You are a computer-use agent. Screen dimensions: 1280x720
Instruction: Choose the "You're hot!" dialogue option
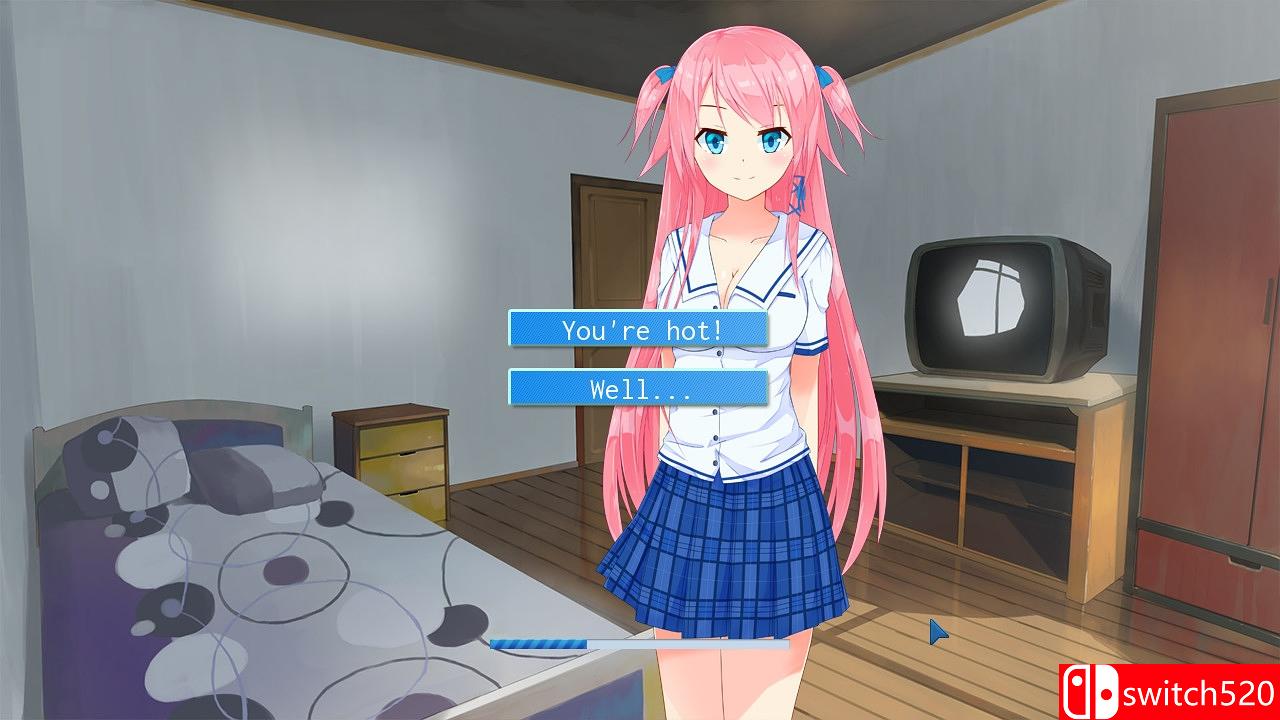coord(638,328)
